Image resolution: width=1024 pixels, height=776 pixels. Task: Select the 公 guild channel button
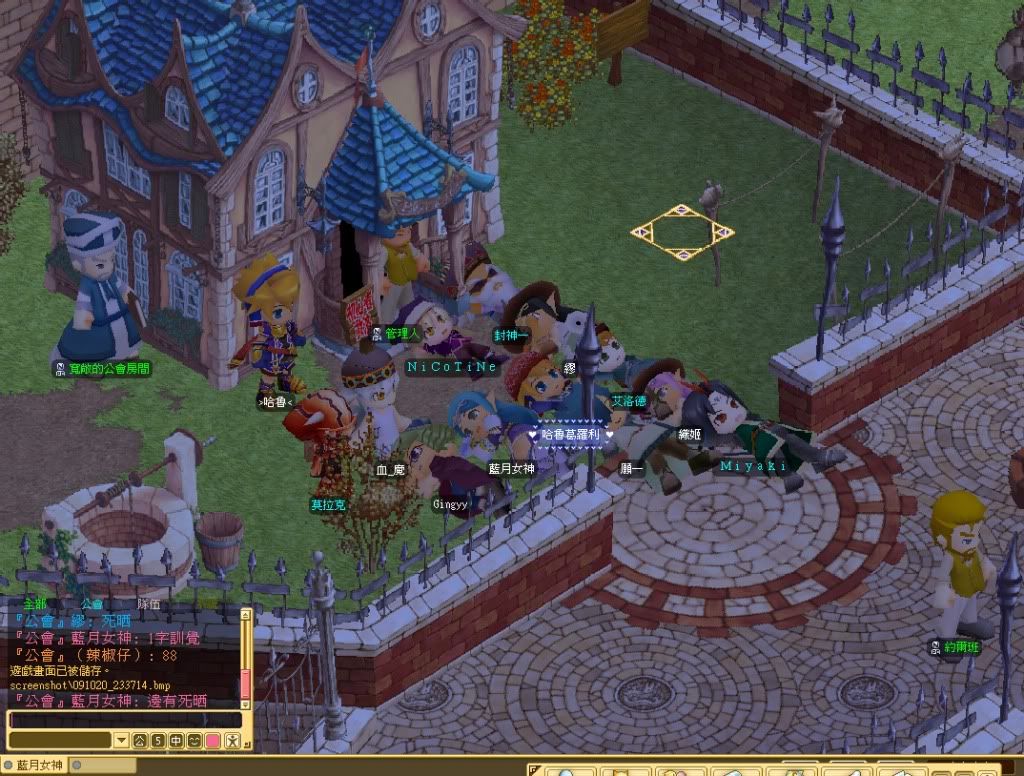point(140,741)
